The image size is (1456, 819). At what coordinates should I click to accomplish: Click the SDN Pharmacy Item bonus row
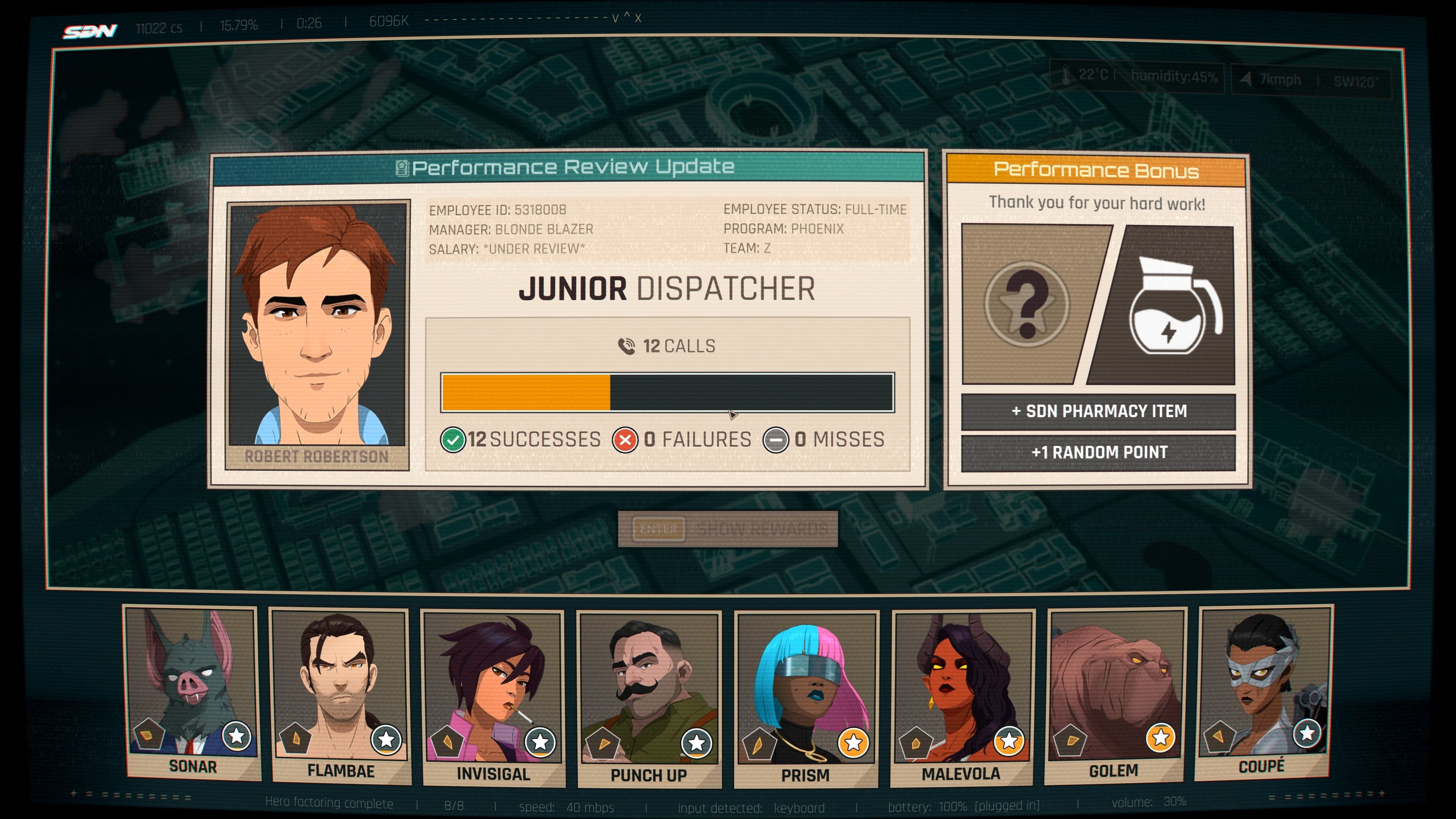[1098, 411]
